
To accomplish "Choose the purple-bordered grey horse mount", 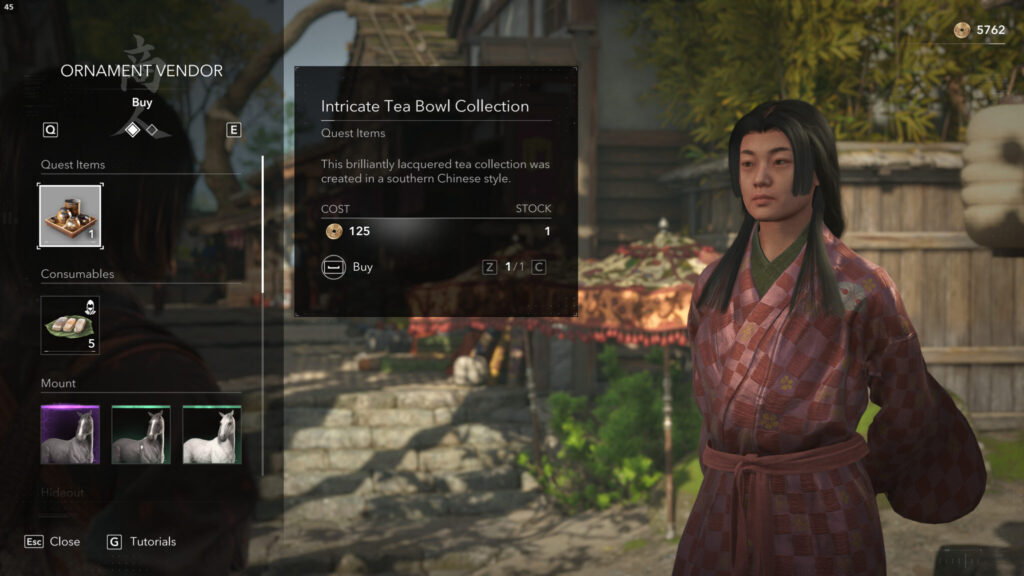I will click(x=70, y=435).
